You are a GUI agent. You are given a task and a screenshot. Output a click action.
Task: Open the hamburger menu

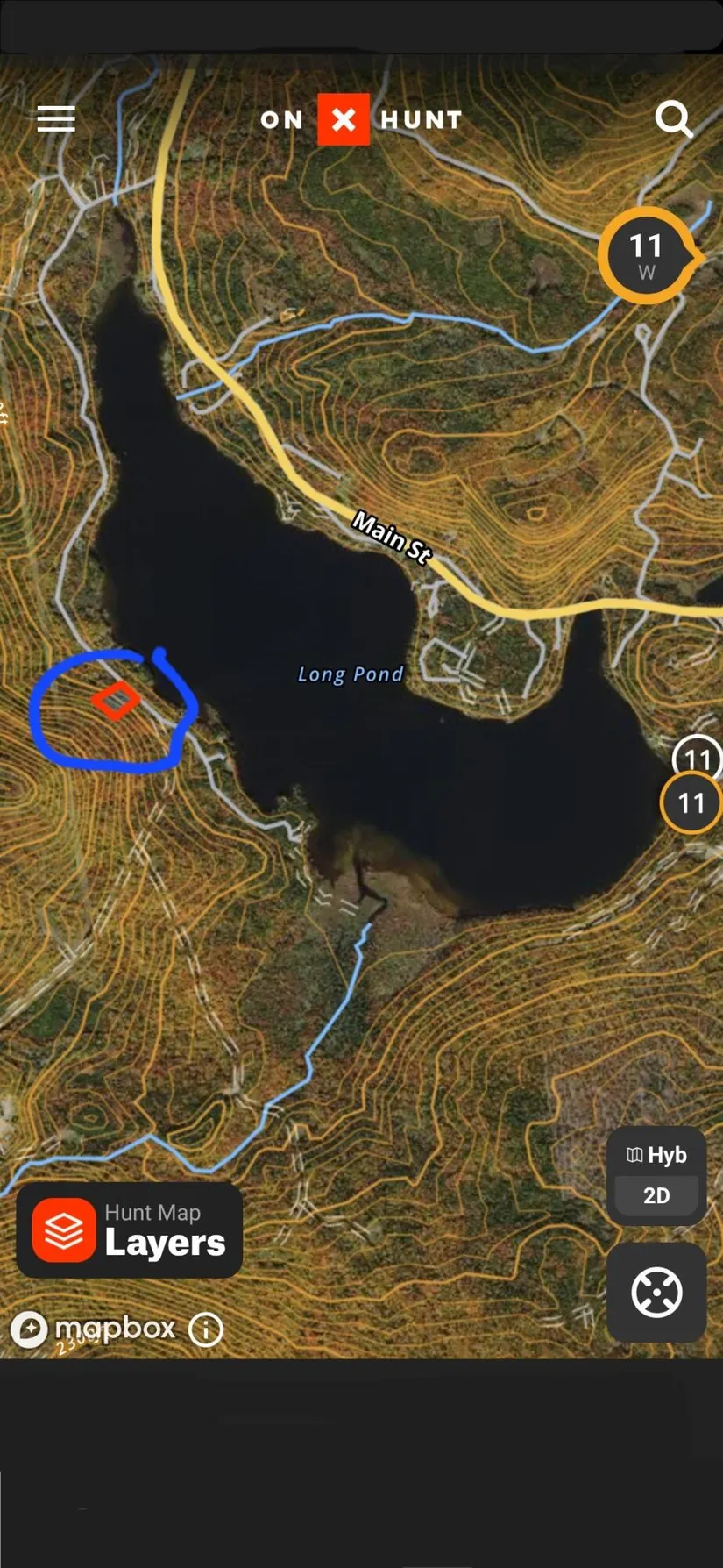(x=56, y=119)
